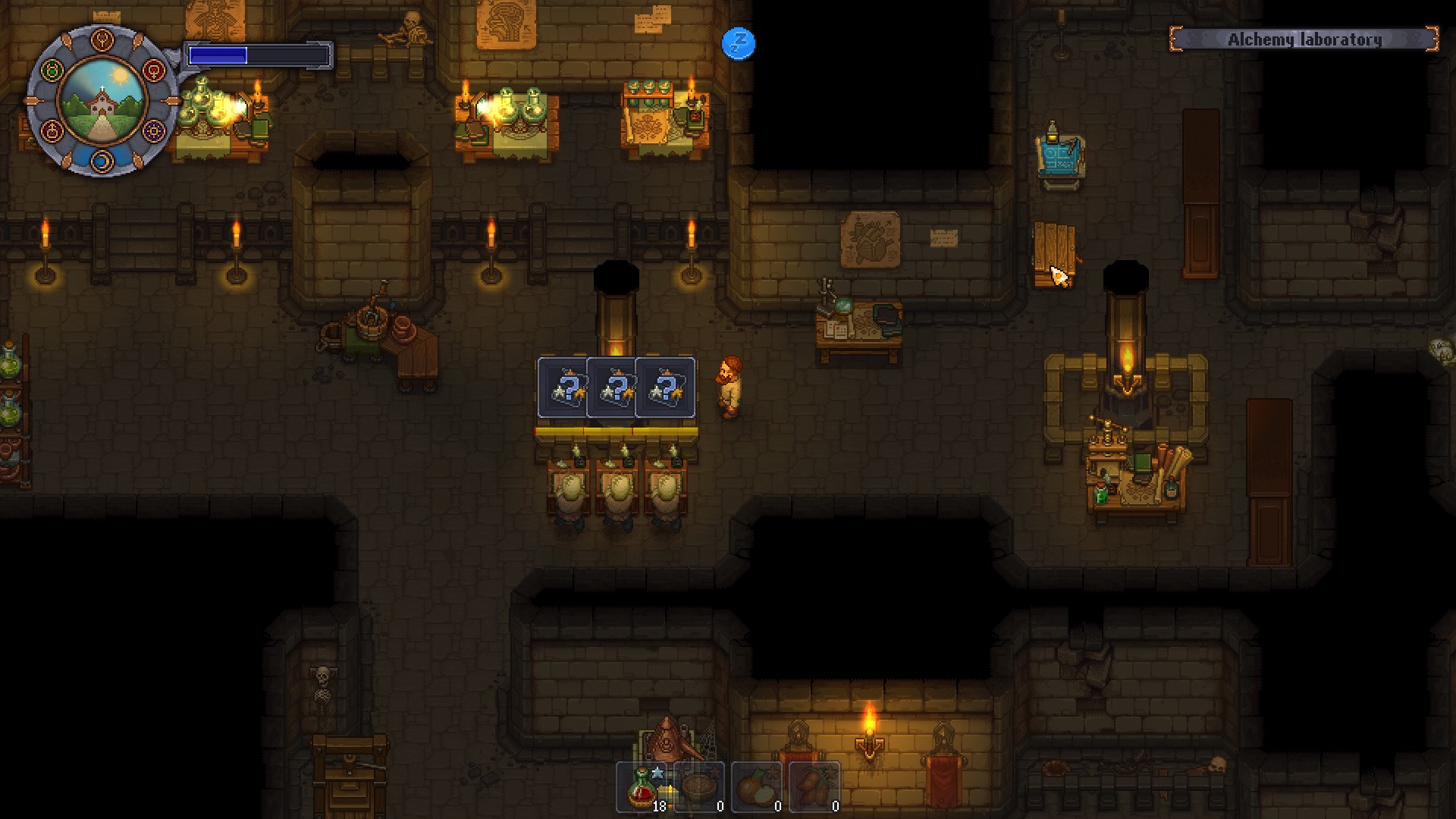Click the purple symbol on the day wheel

(153, 130)
